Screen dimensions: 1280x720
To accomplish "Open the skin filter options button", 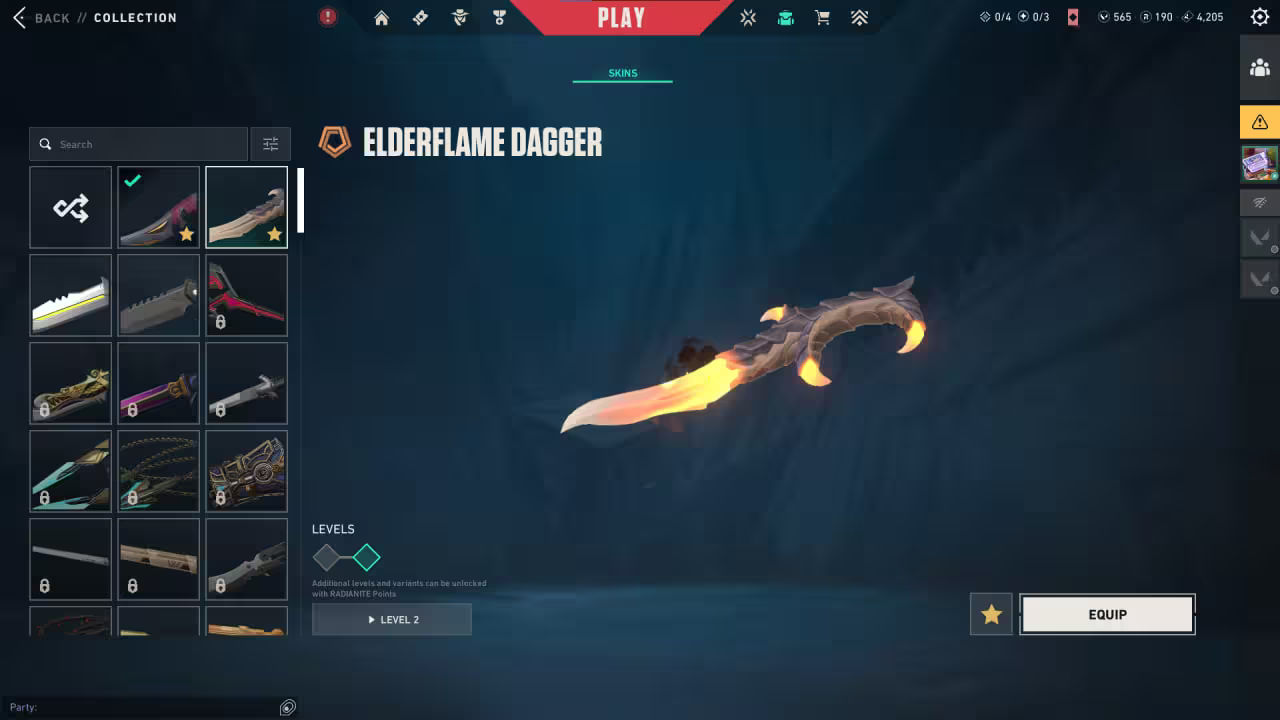I will click(x=271, y=144).
